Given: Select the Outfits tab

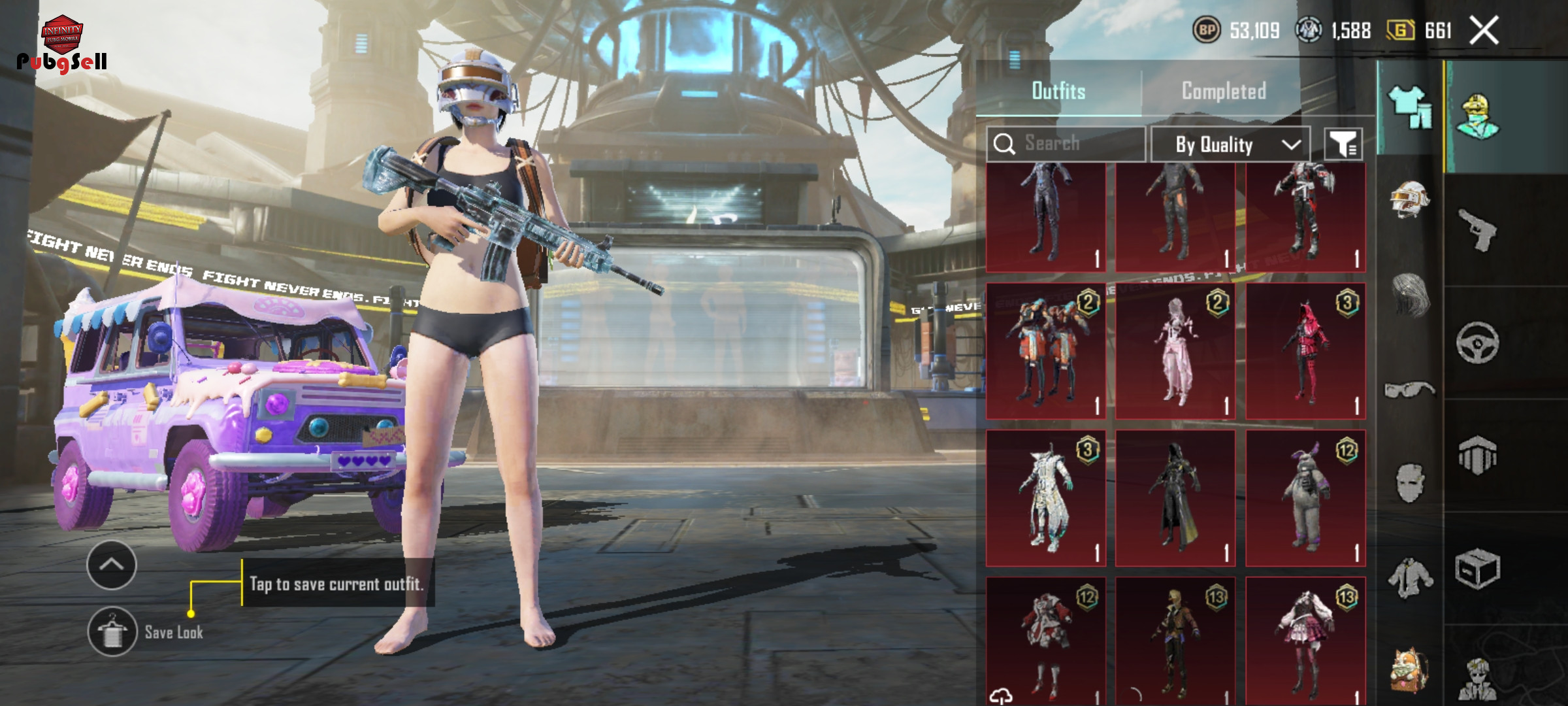Looking at the screenshot, I should pyautogui.click(x=1058, y=91).
